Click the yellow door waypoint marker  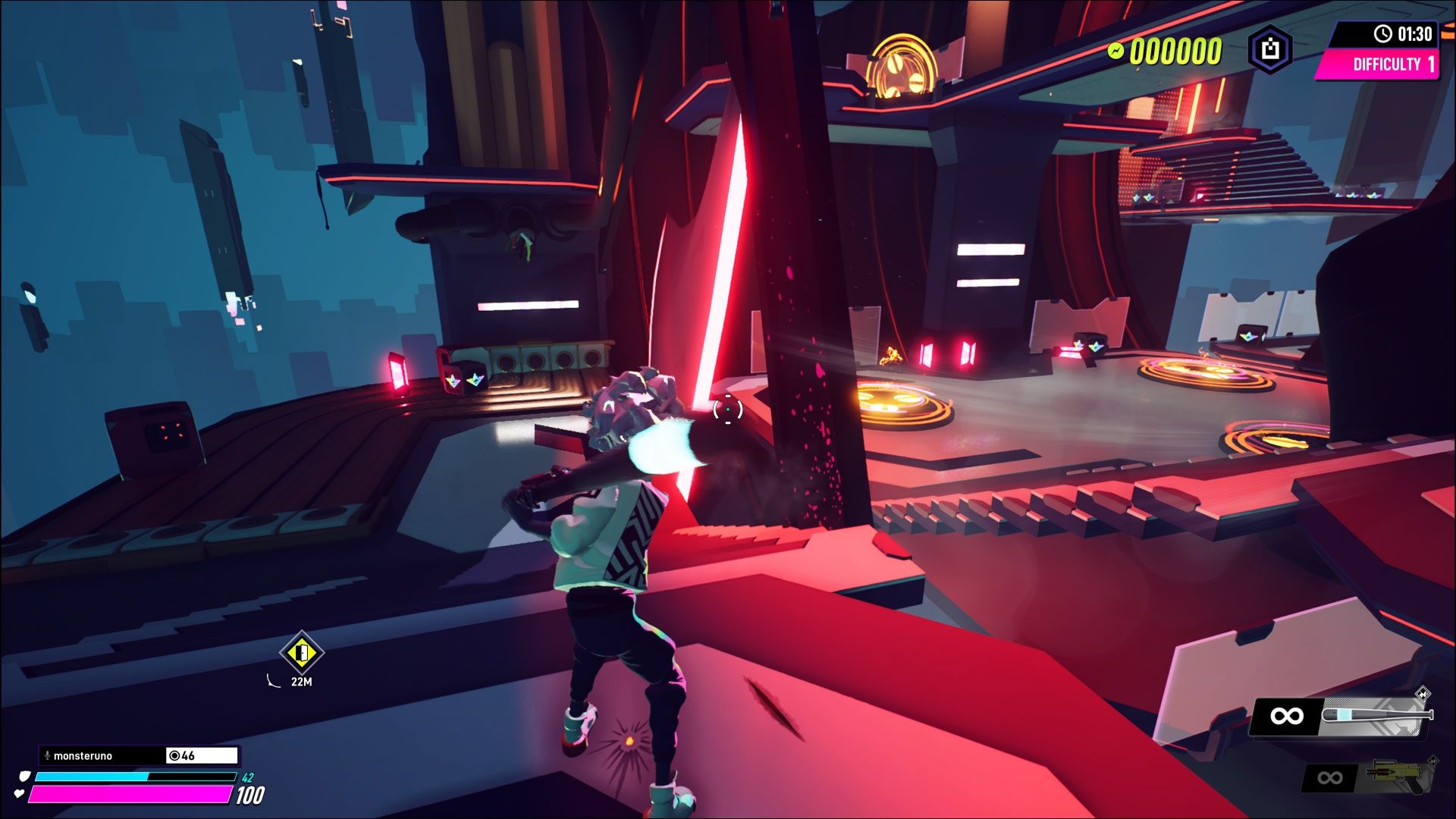tap(301, 652)
